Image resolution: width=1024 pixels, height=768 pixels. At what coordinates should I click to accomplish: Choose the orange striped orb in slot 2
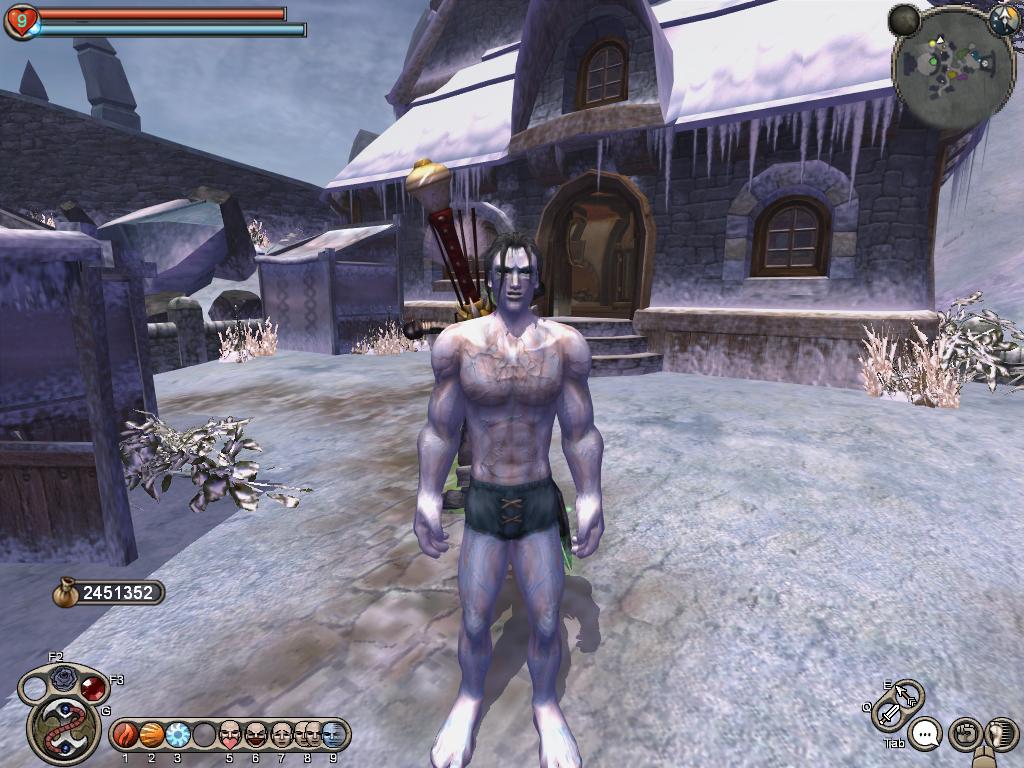coord(151,735)
